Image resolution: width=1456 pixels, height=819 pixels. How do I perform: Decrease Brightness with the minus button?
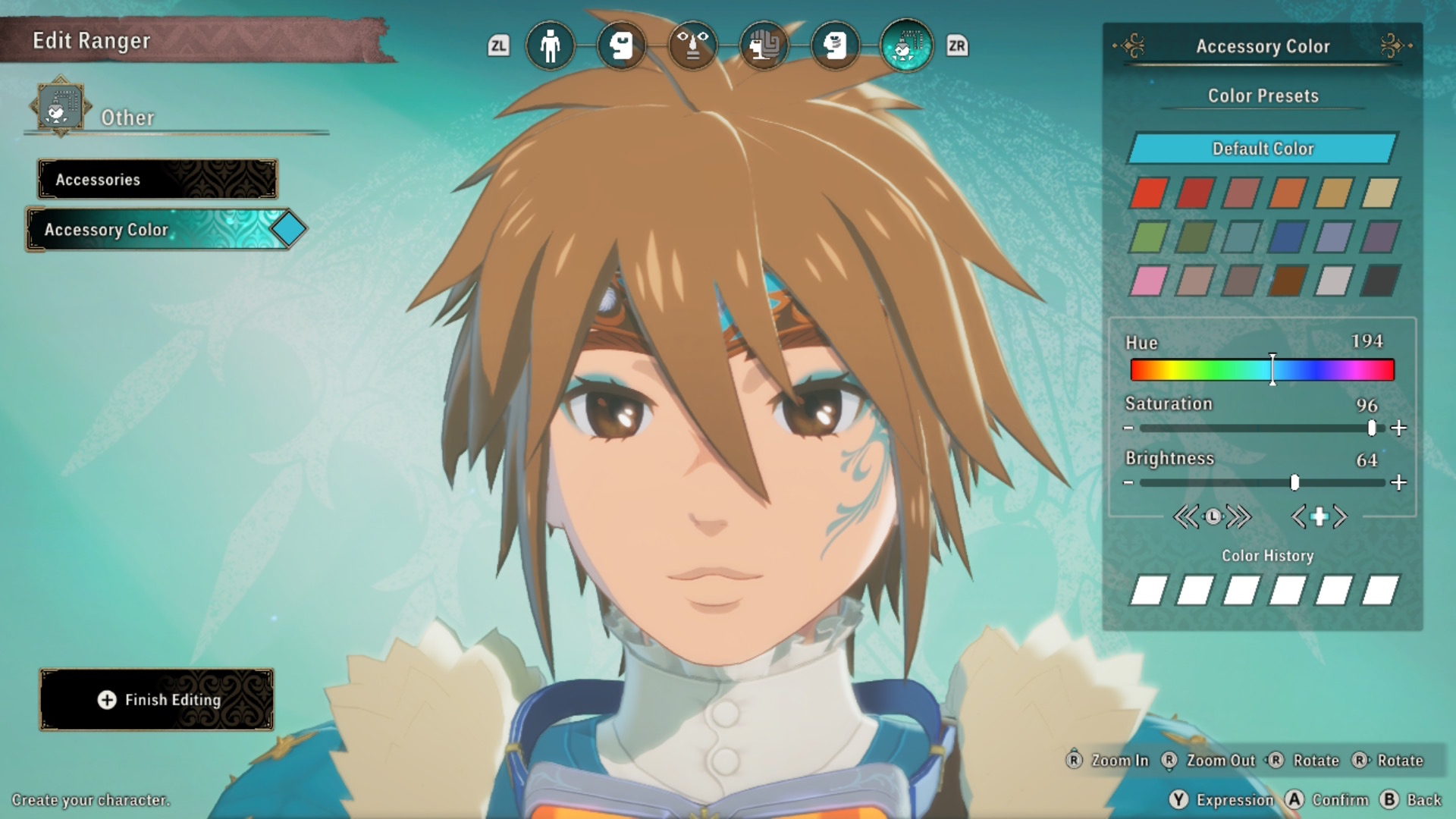1128,483
